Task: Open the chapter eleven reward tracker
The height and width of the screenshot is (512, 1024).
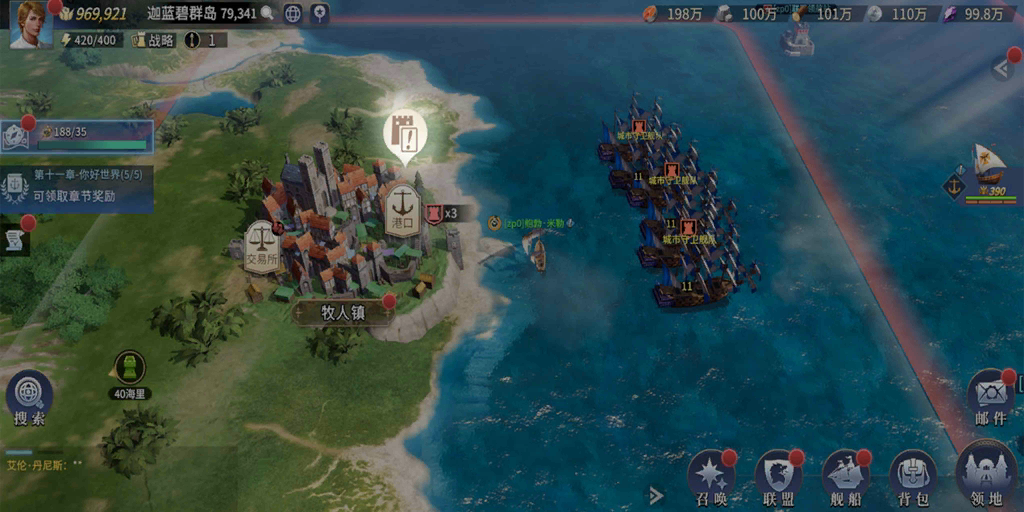Action: [x=78, y=185]
